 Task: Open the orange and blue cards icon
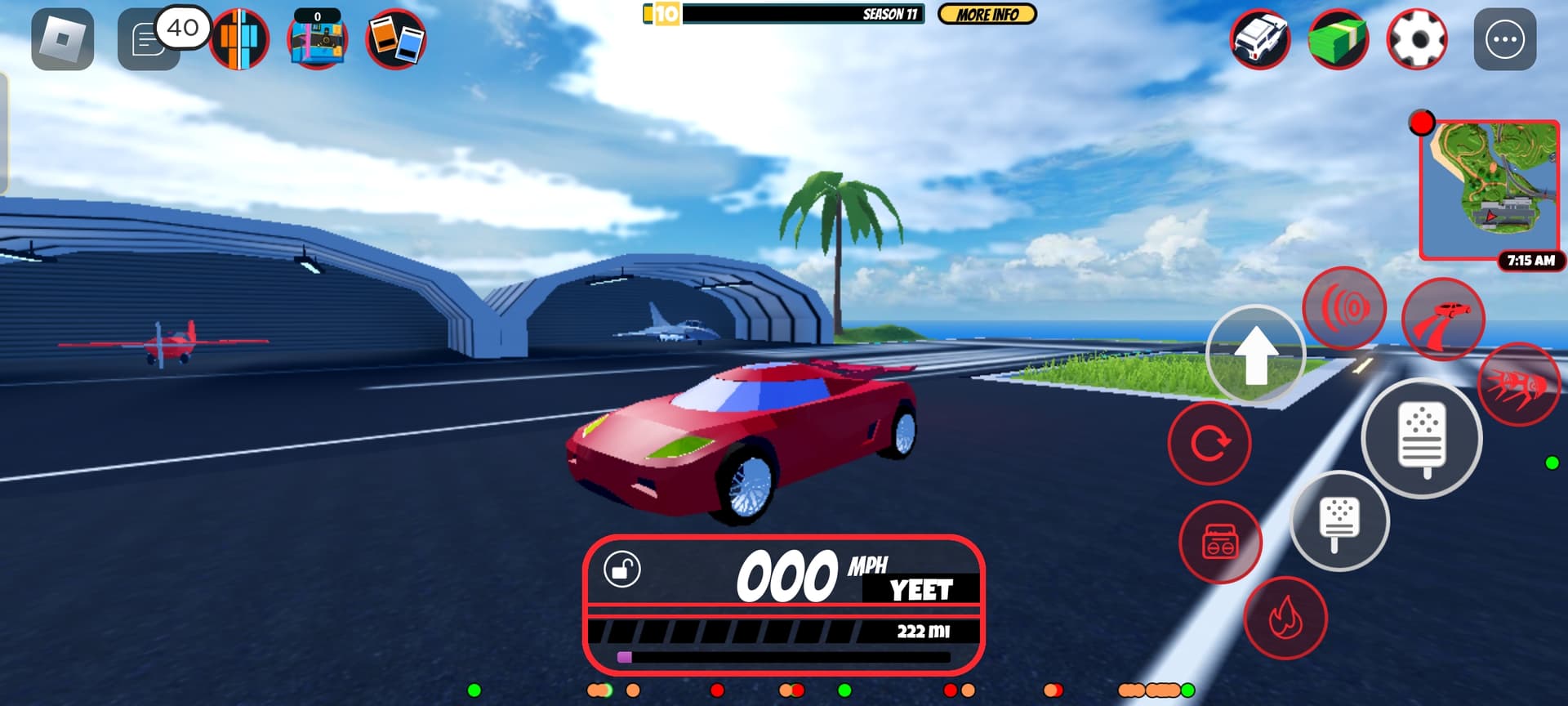396,39
